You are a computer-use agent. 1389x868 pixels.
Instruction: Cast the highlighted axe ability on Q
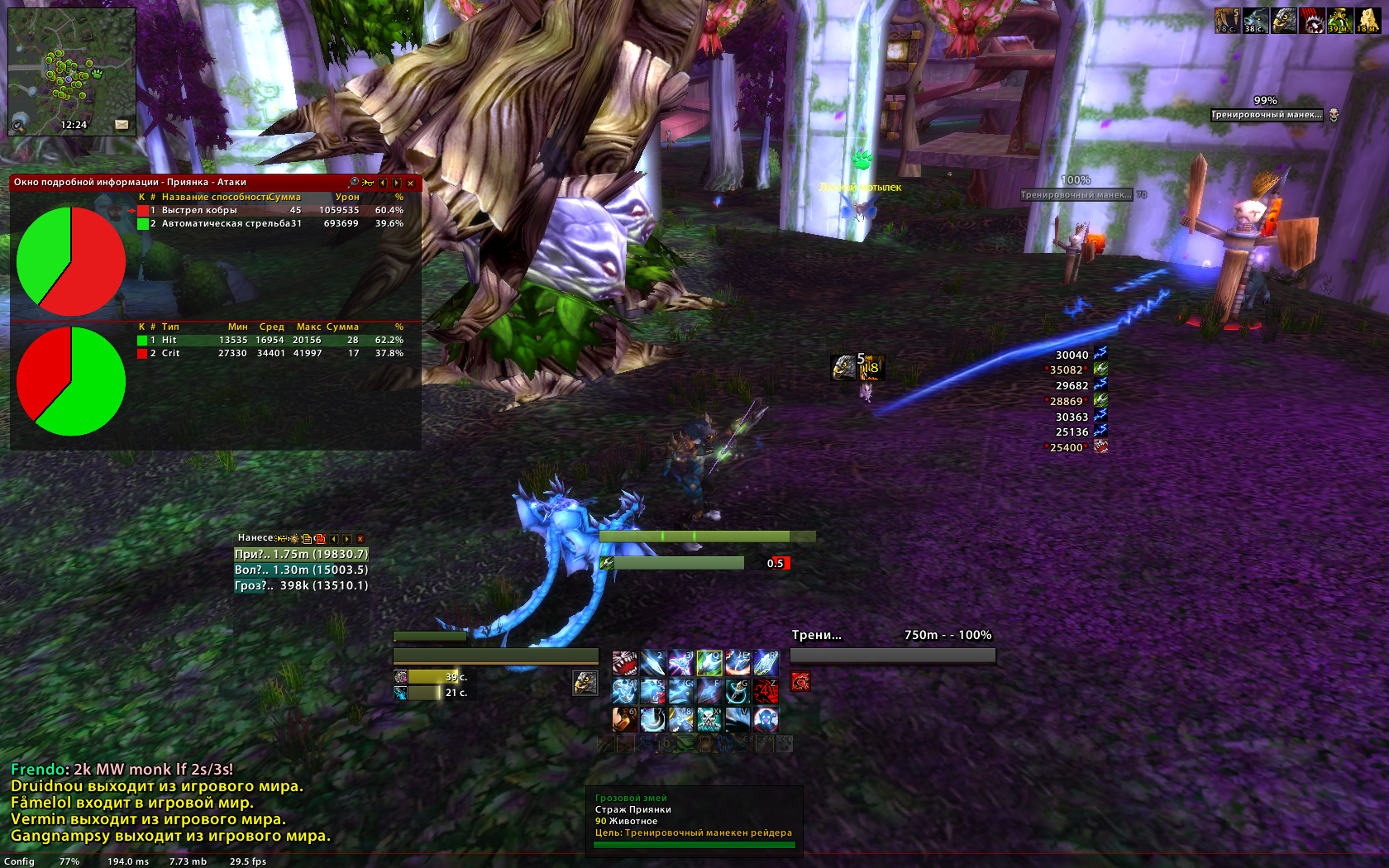coord(709,664)
